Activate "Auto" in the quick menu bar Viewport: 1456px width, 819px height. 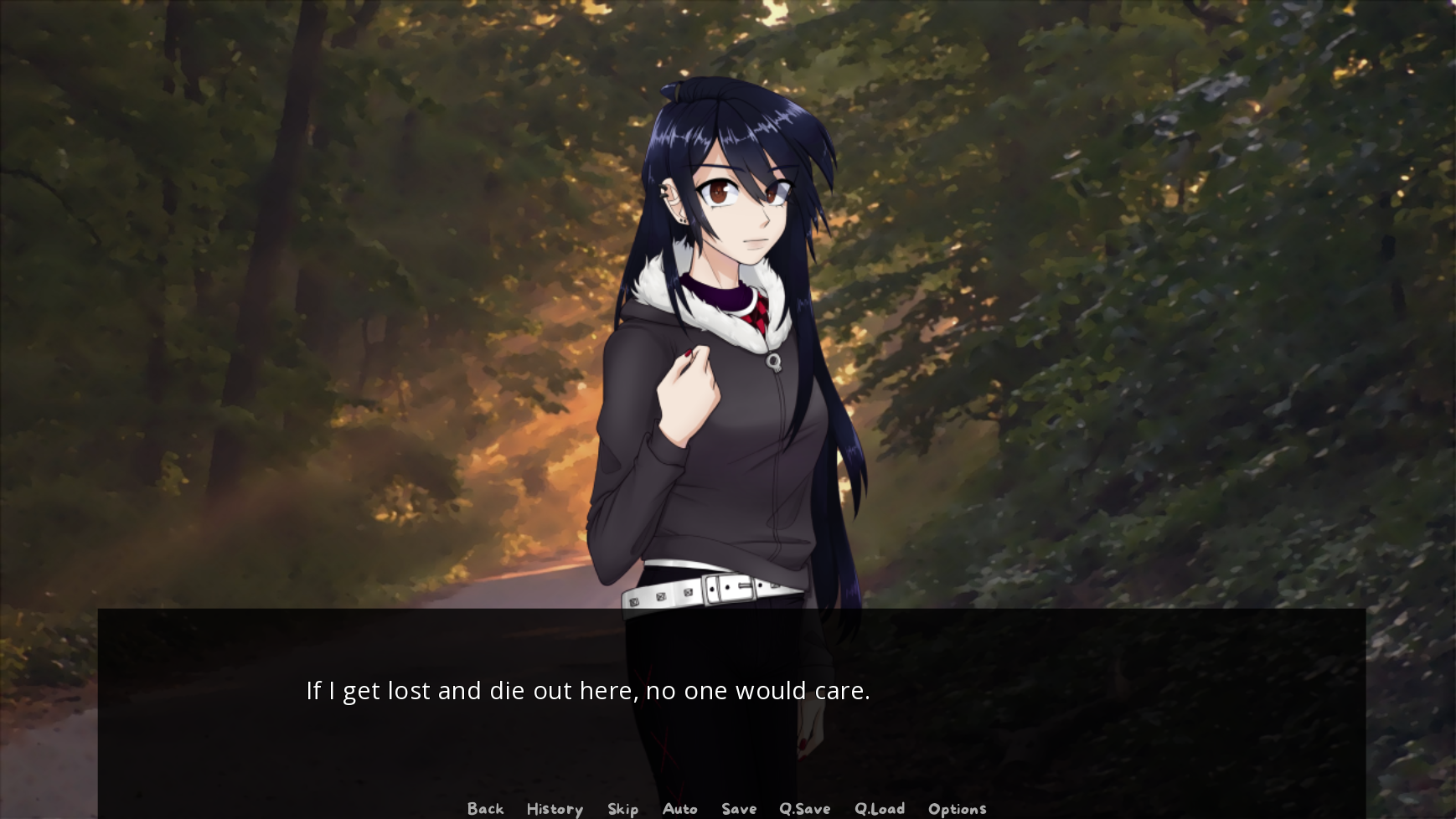tap(680, 808)
